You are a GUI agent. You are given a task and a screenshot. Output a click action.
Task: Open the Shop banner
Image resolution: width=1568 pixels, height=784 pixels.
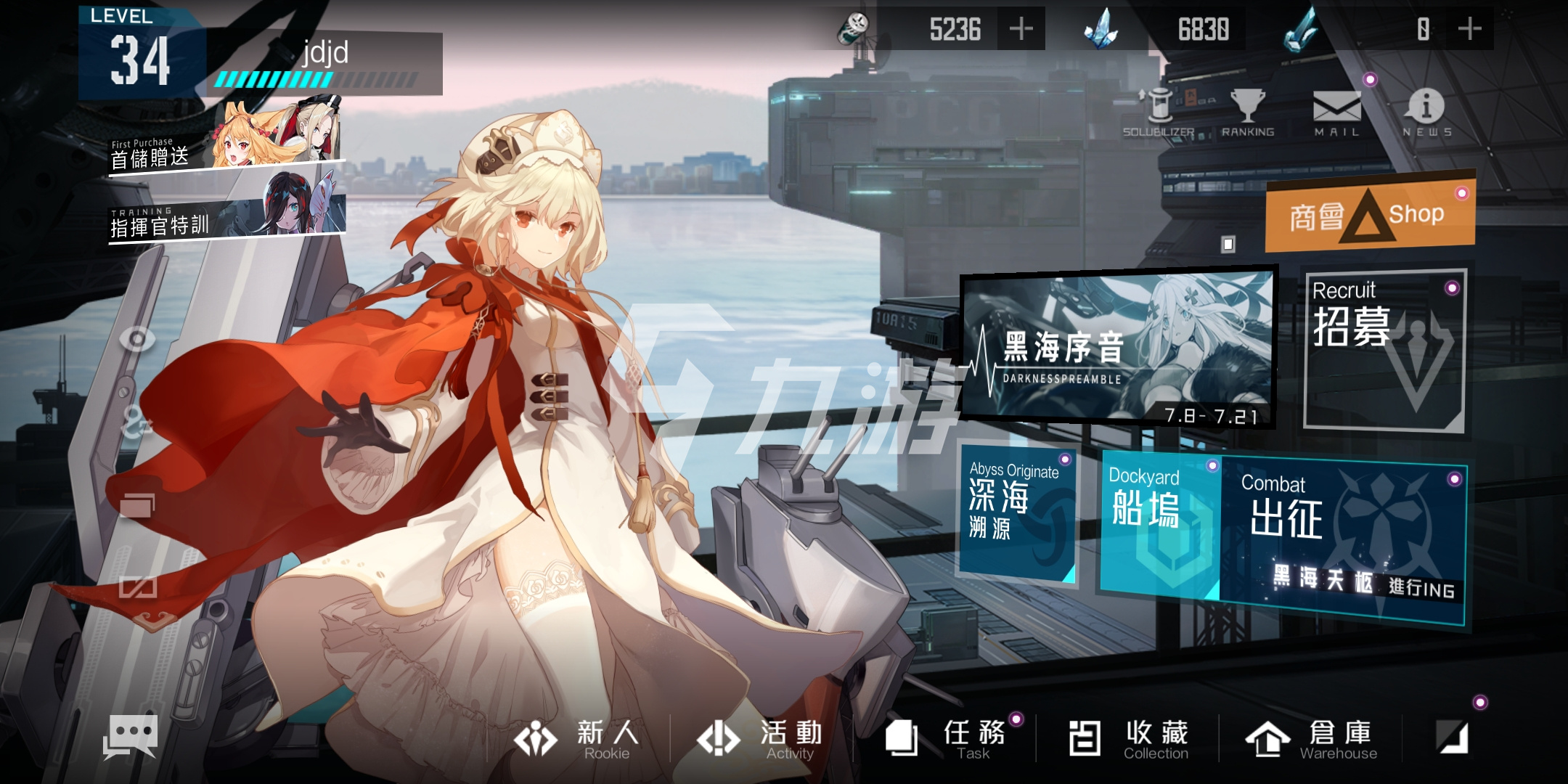(x=1370, y=214)
